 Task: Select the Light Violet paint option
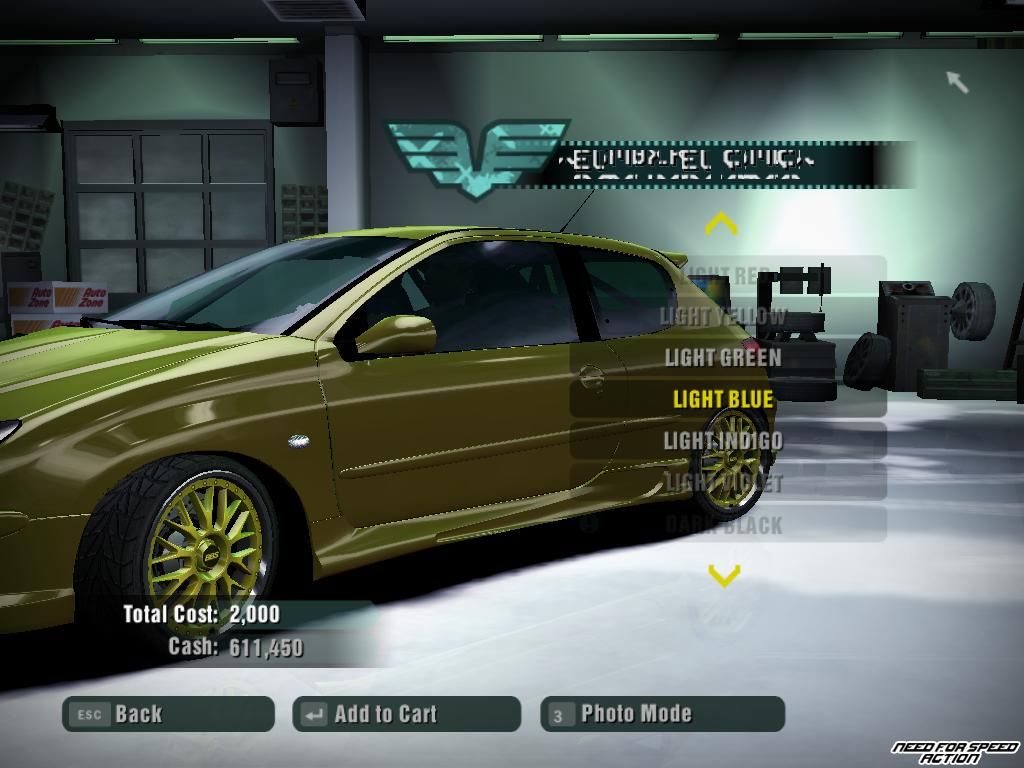[x=724, y=482]
